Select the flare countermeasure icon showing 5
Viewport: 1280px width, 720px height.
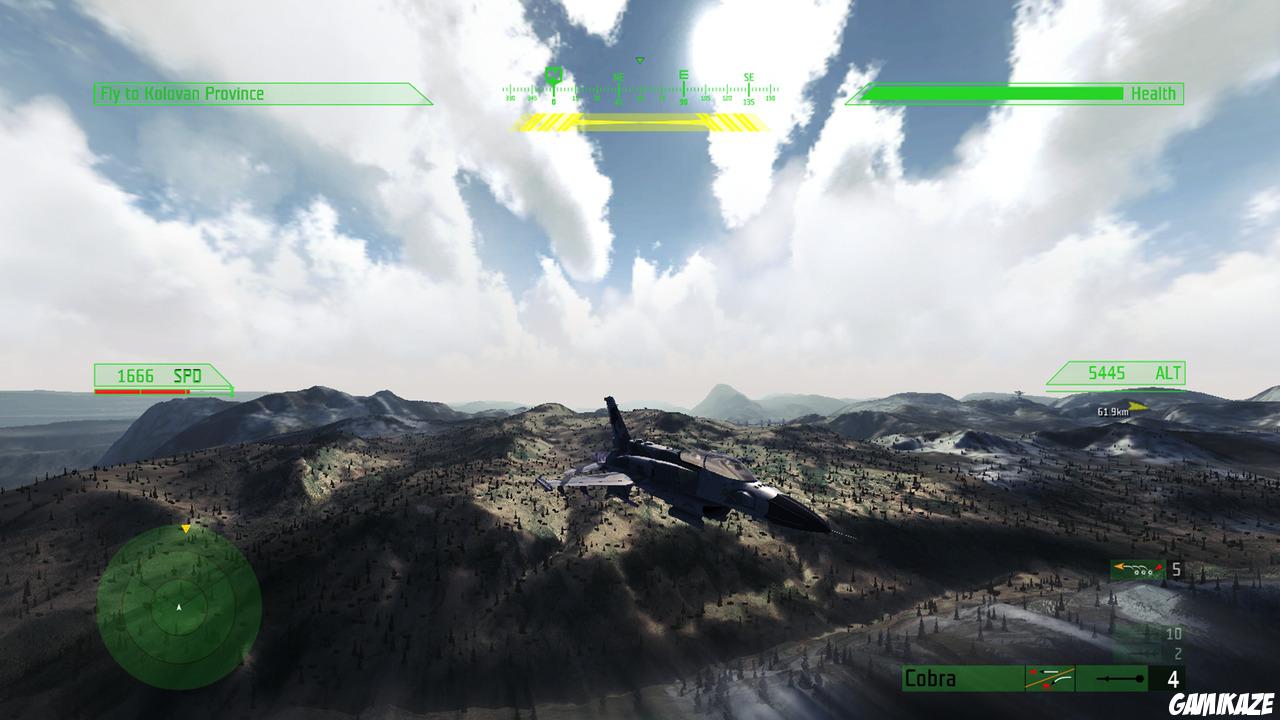point(1140,570)
